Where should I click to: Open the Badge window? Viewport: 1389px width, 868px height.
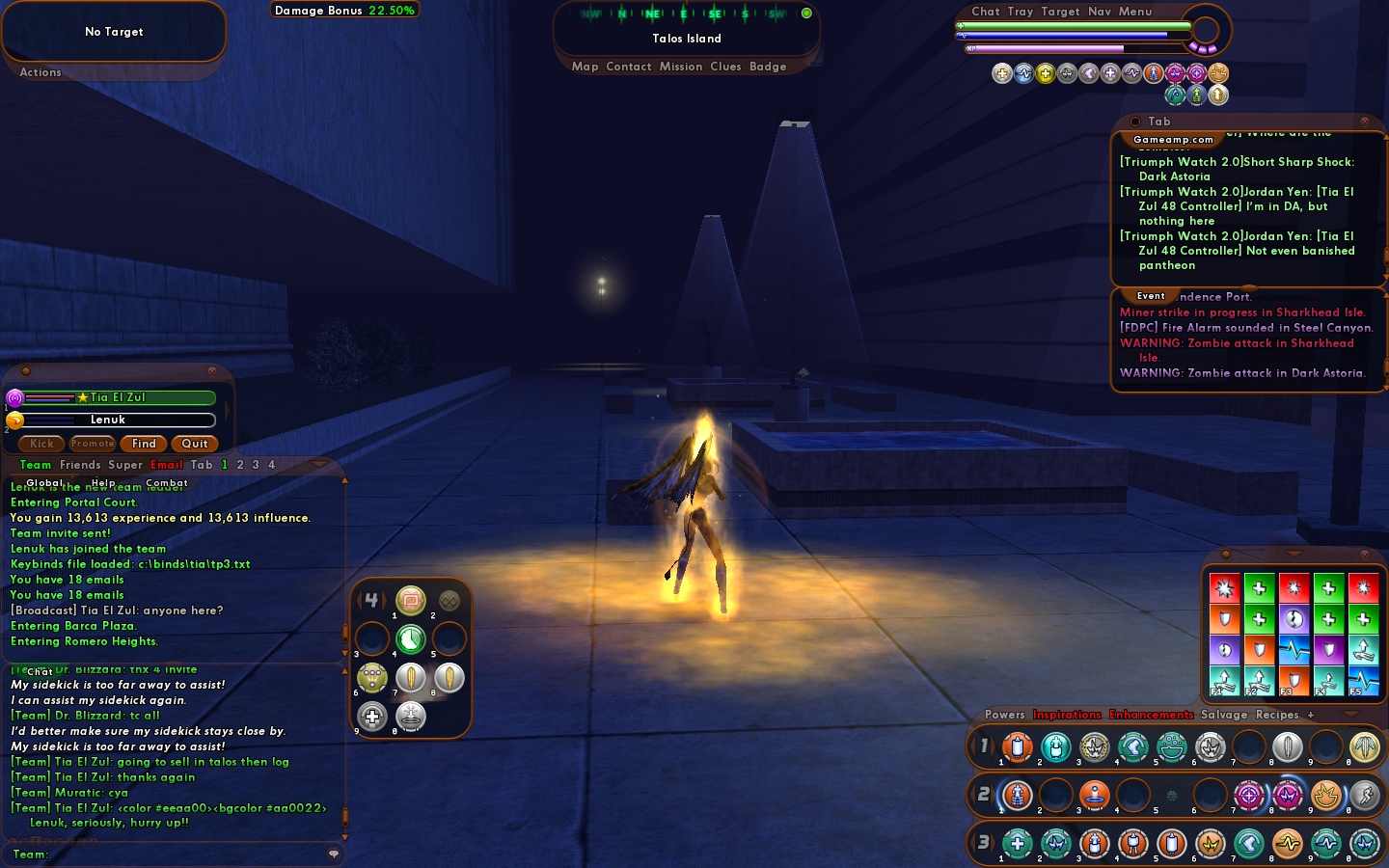768,67
